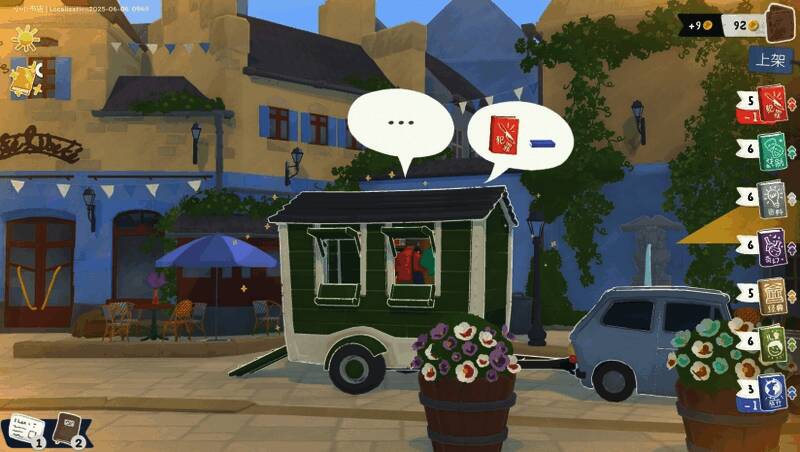This screenshot has height=452, width=800.
Task: Click the yellow book and moon icon
Action: click(24, 78)
